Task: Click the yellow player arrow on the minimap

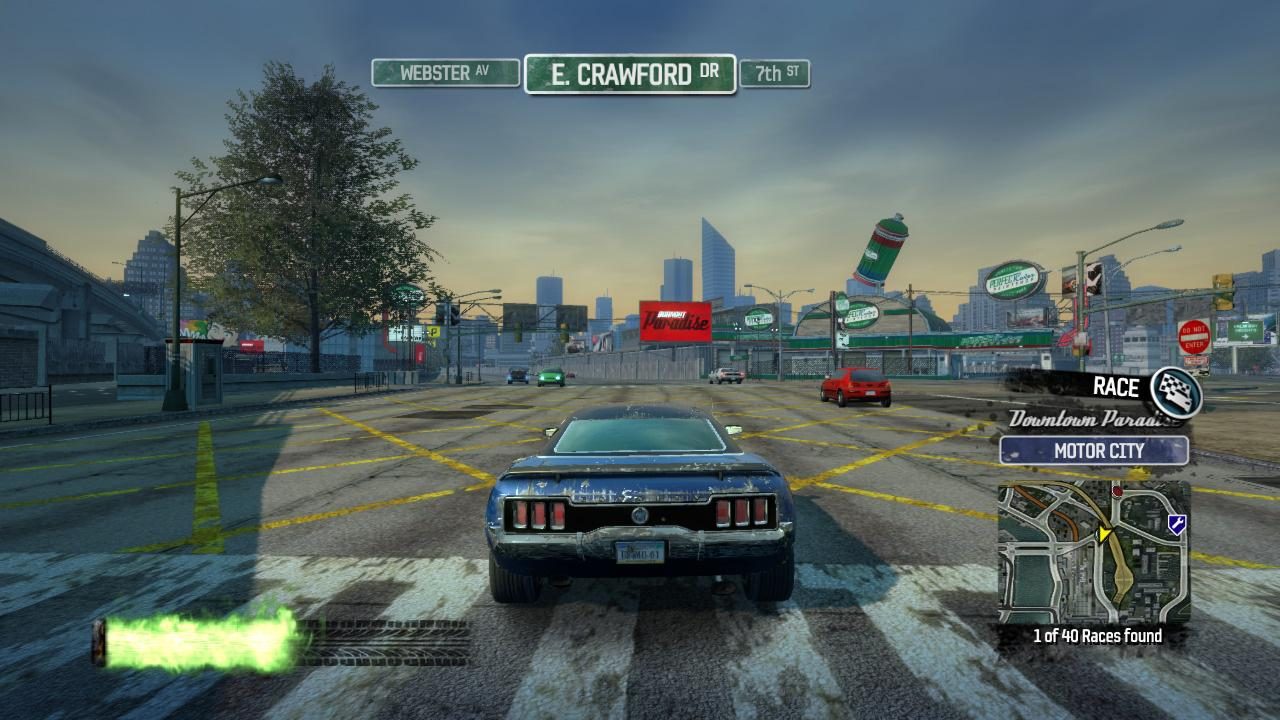Action: pyautogui.click(x=1103, y=533)
